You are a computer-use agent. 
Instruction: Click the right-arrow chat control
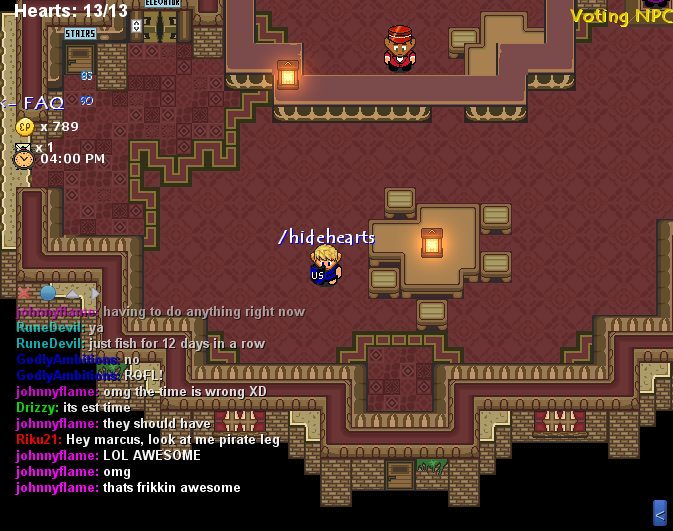[x=96, y=293]
